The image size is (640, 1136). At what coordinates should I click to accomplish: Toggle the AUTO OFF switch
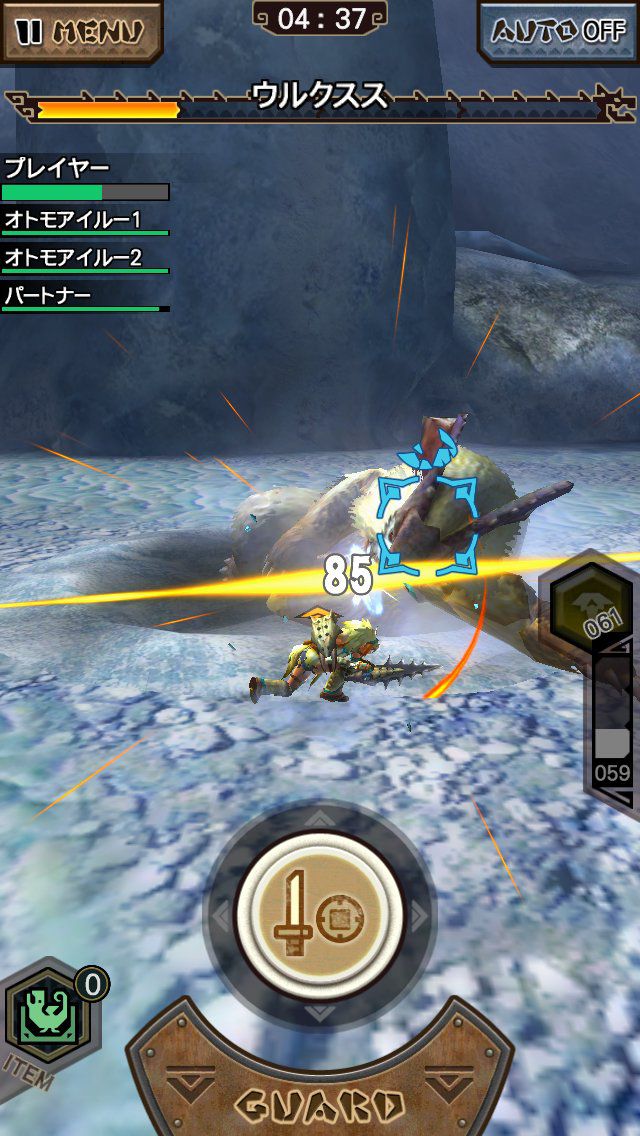point(559,30)
